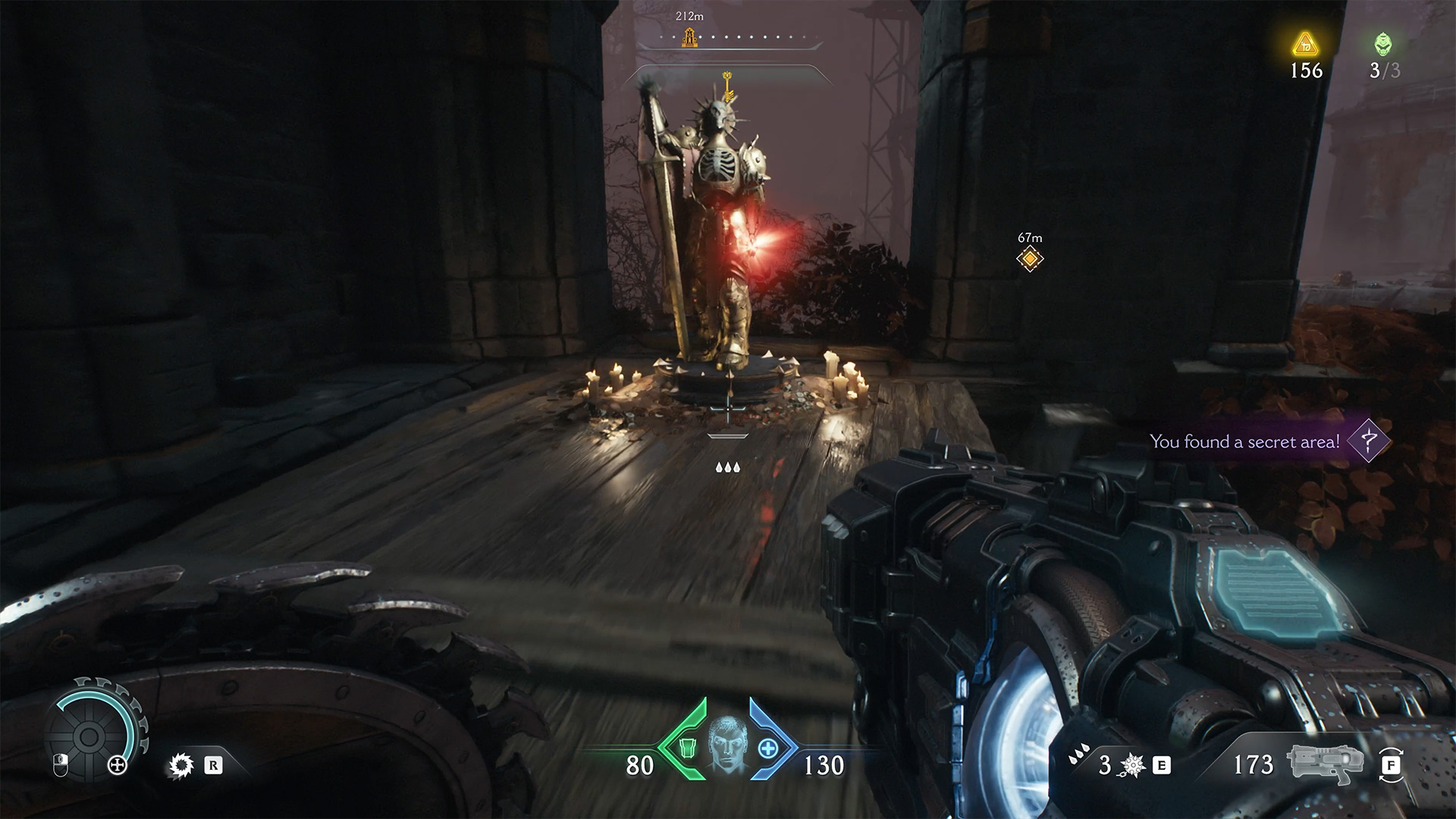
Task: Activate the shield saw ability icon
Action: point(181,766)
